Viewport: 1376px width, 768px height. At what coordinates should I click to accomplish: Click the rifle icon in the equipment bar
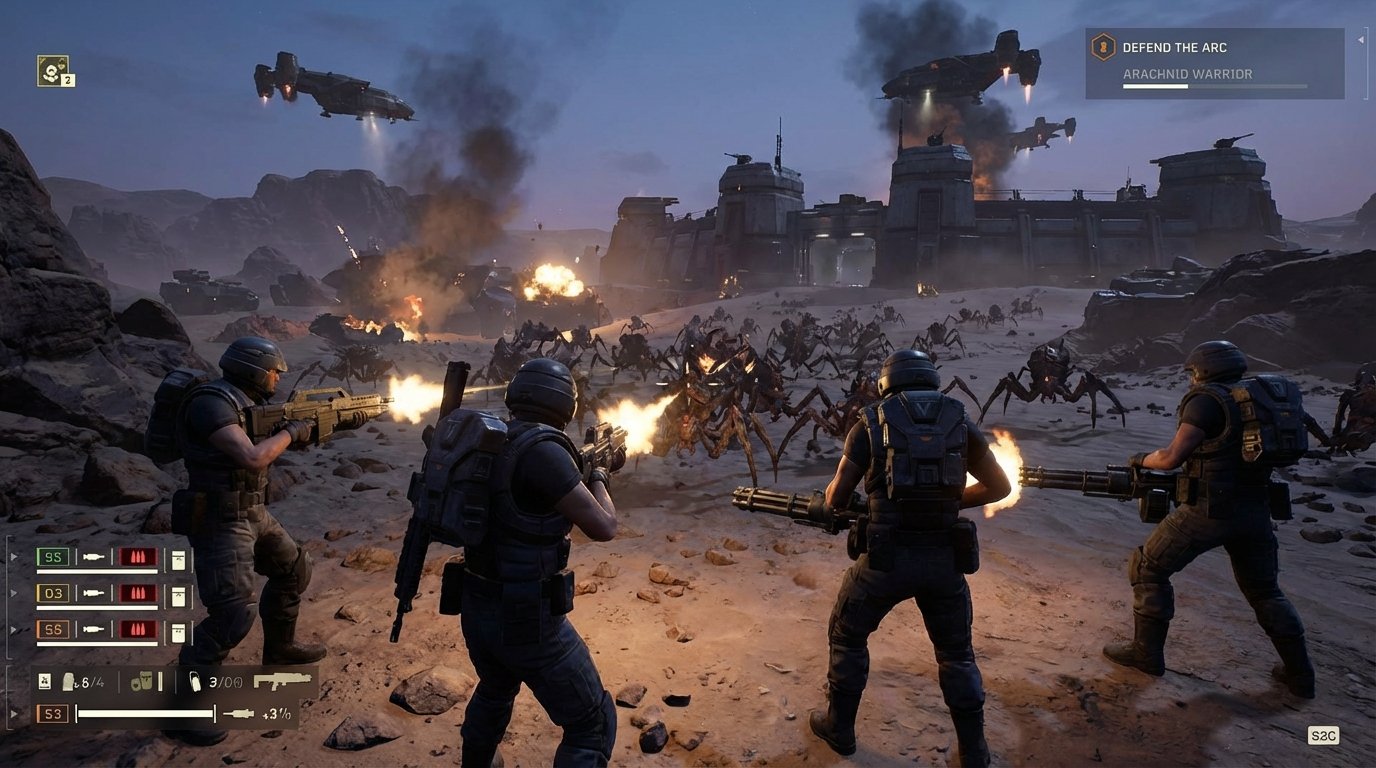point(282,682)
